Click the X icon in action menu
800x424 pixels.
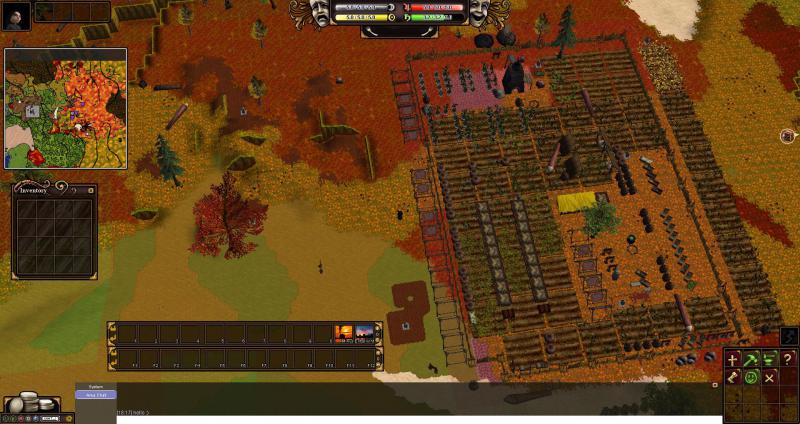point(769,378)
